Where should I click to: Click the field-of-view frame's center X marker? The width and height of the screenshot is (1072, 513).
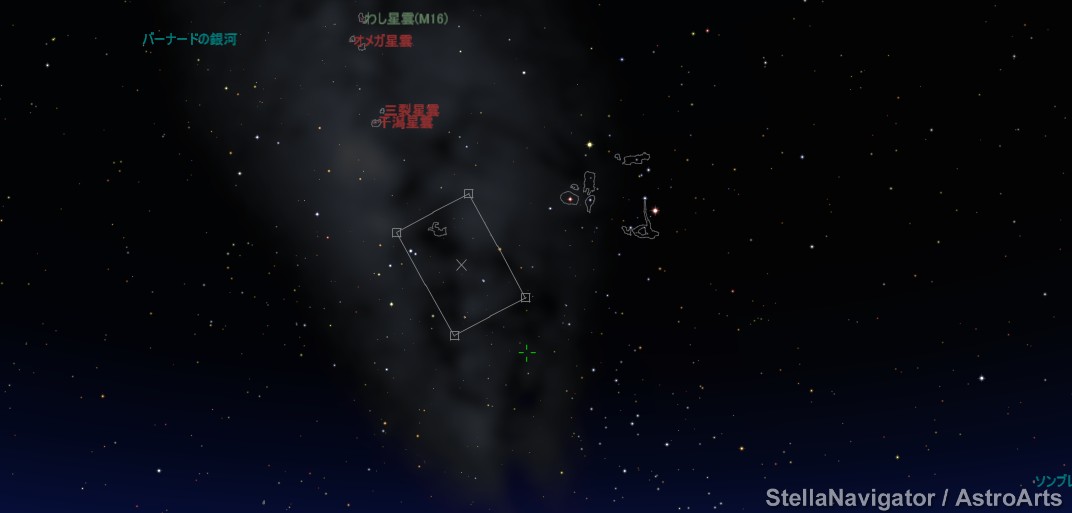pos(461,265)
